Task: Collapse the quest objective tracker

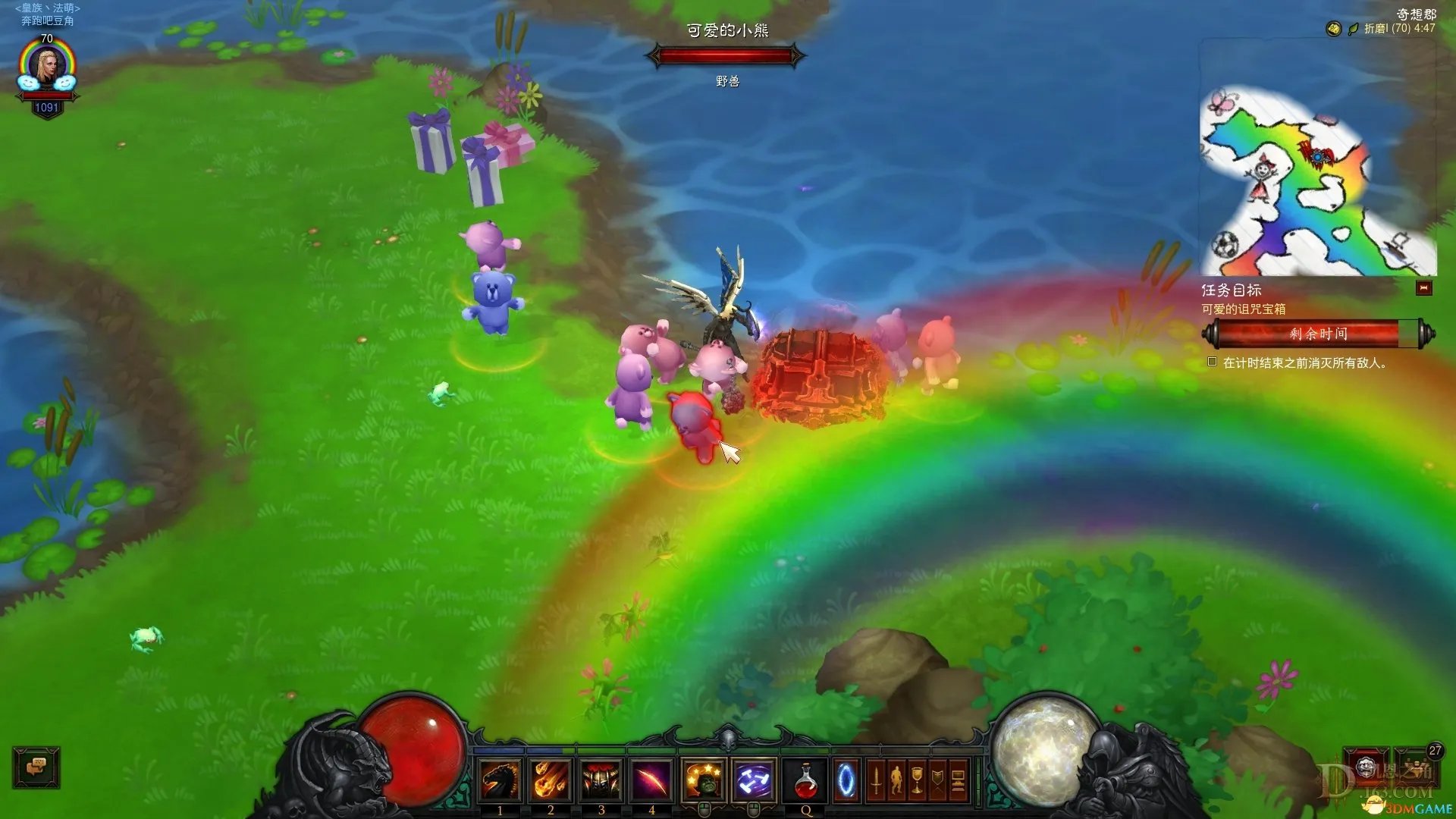Action: click(1423, 288)
